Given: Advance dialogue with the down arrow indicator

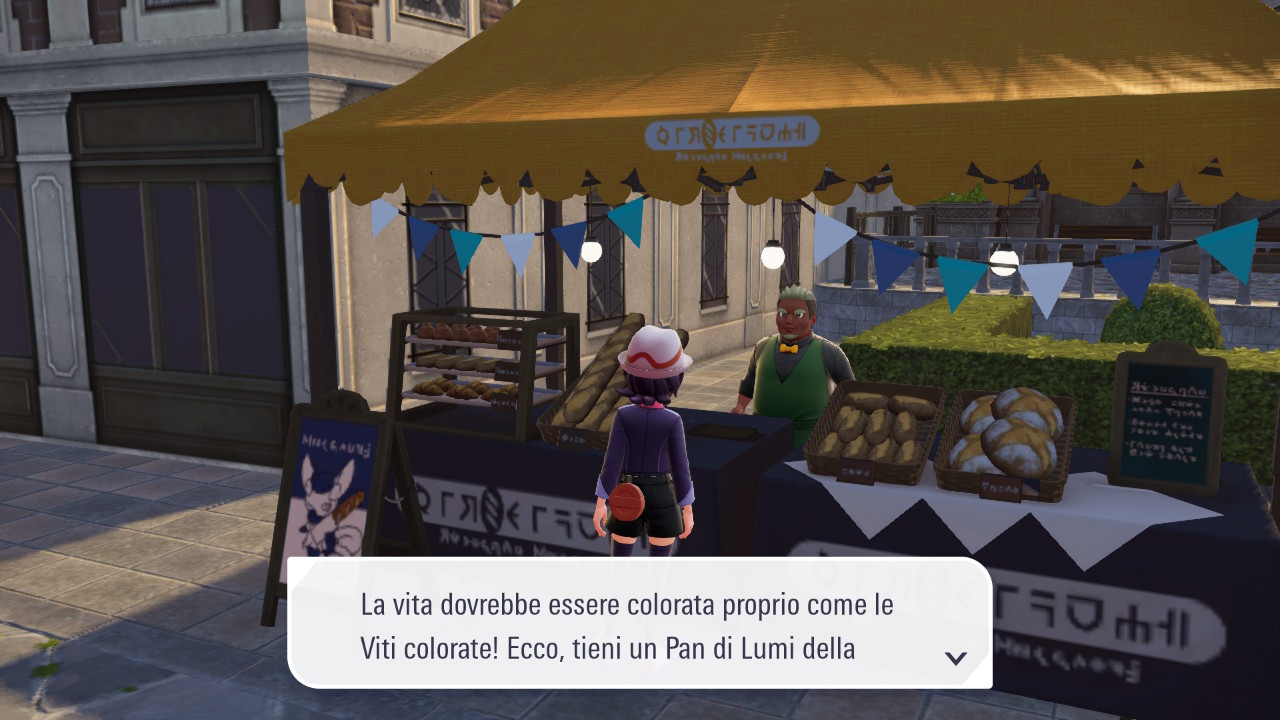Looking at the screenshot, I should pos(956,657).
